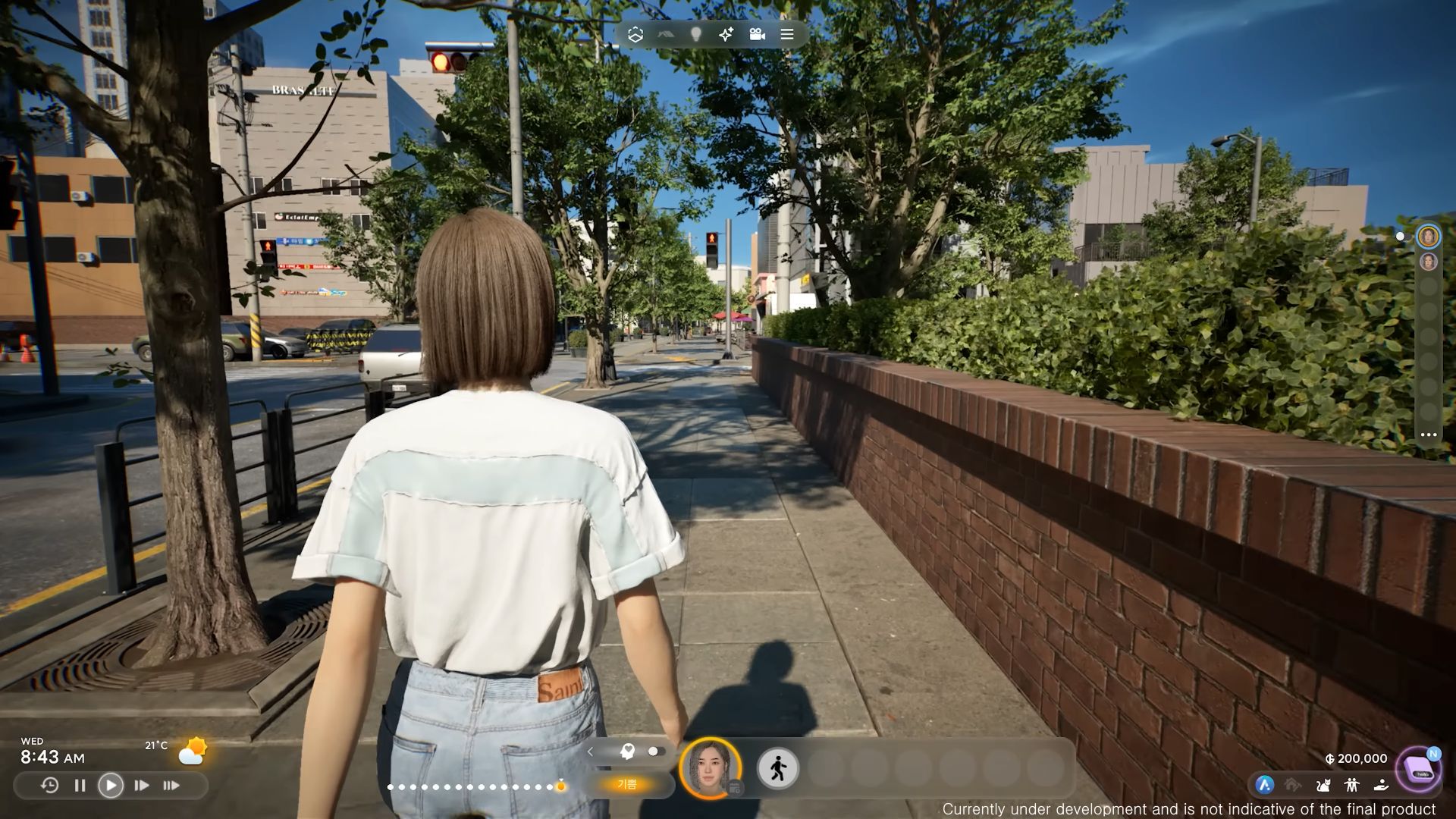Image resolution: width=1456 pixels, height=819 pixels.
Task: Toggle the switch beside the head-heart icon
Action: click(656, 752)
